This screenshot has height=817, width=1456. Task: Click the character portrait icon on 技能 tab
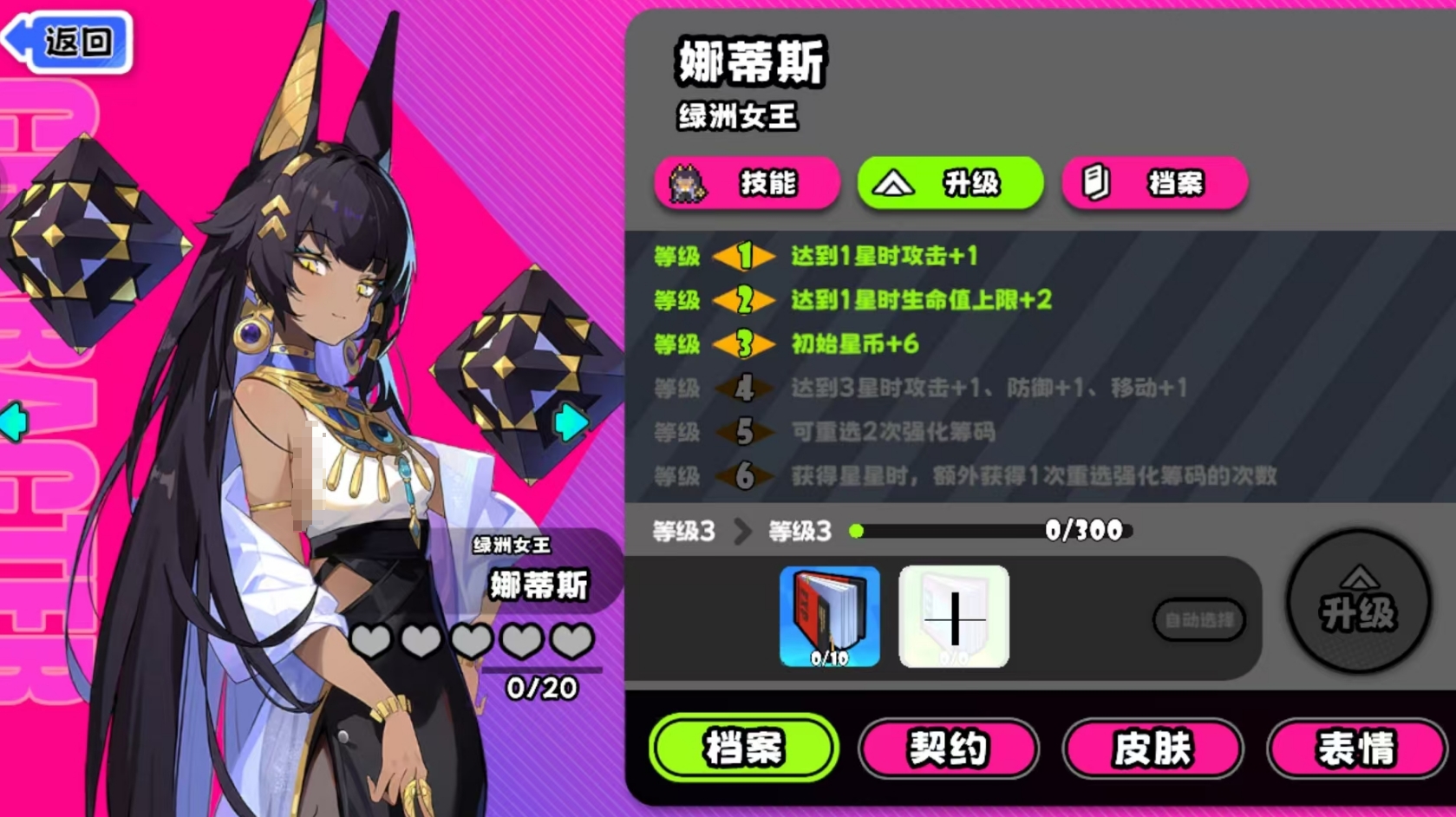click(x=686, y=184)
